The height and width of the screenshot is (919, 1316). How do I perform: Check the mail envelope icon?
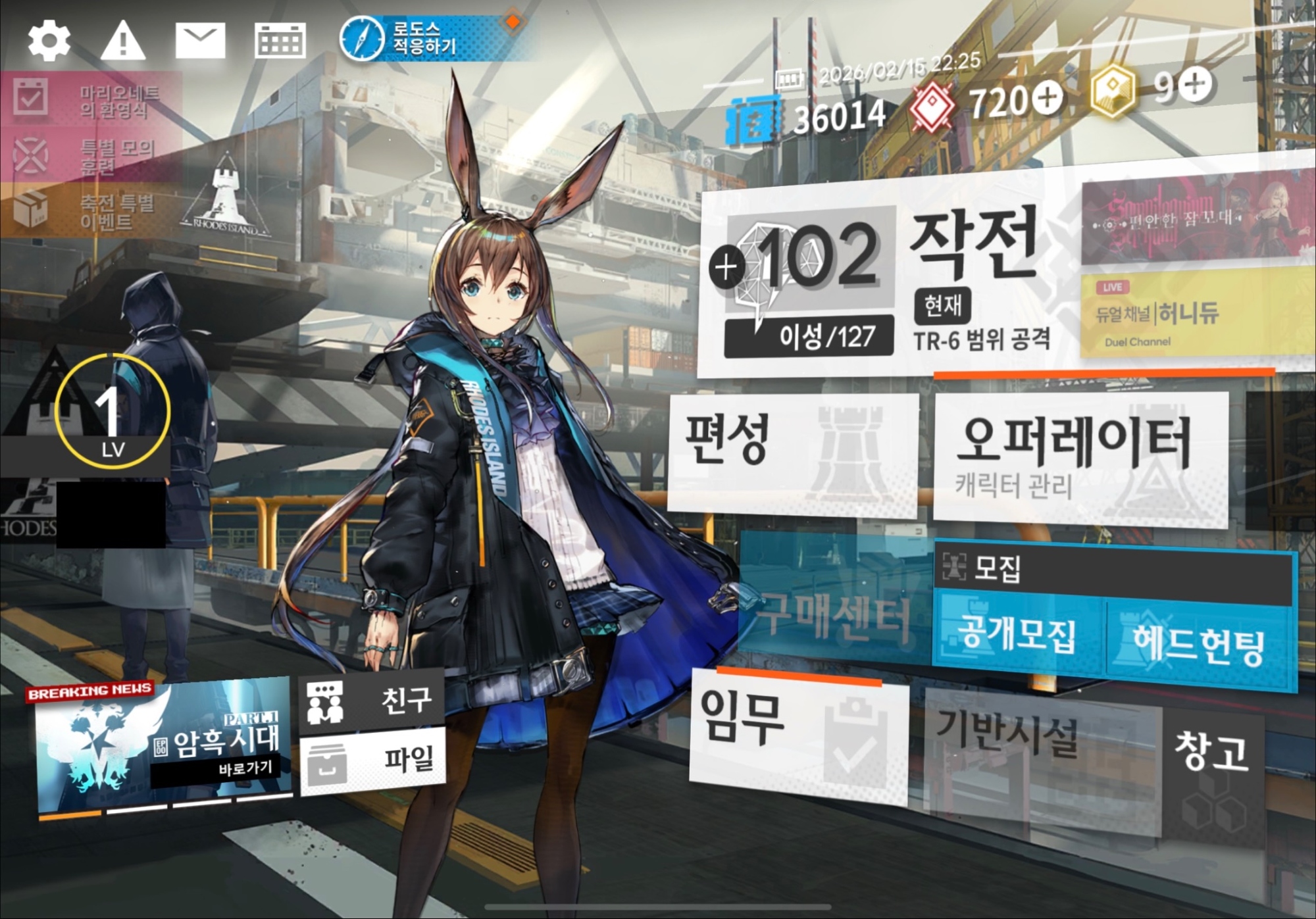coord(200,41)
